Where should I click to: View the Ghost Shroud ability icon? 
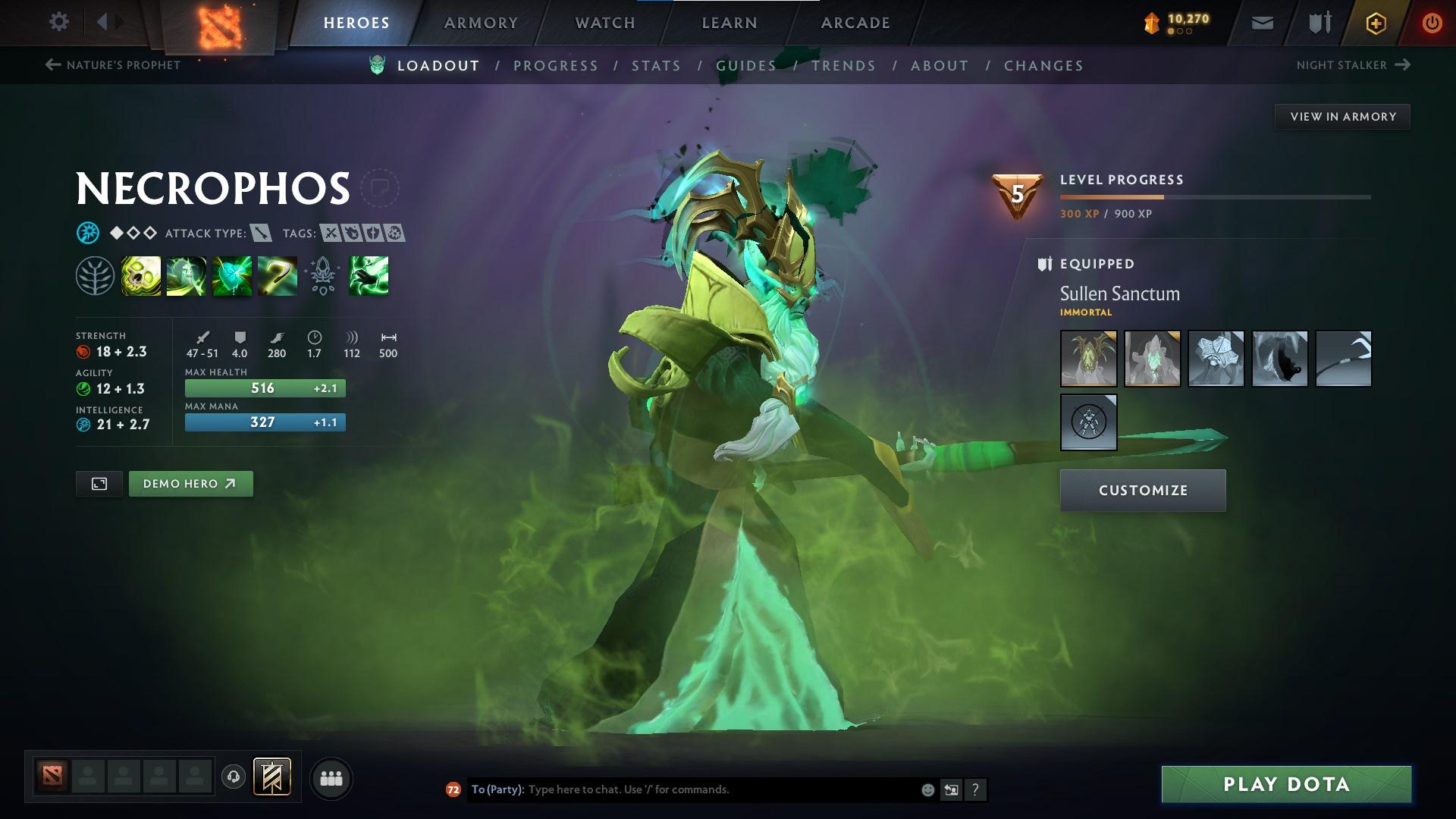[x=185, y=276]
